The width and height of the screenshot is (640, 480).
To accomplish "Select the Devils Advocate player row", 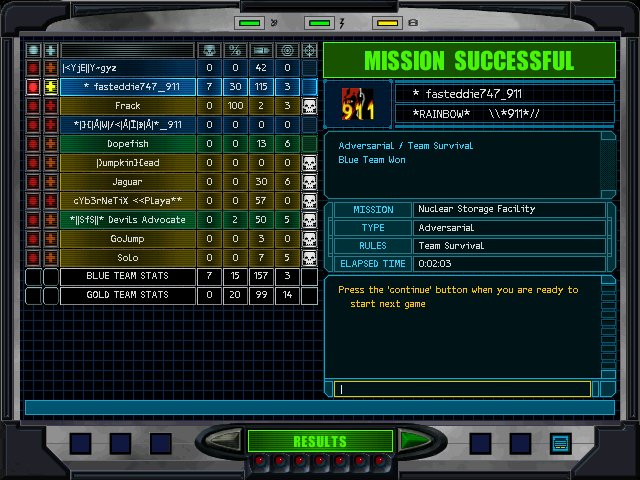I will coord(127,220).
